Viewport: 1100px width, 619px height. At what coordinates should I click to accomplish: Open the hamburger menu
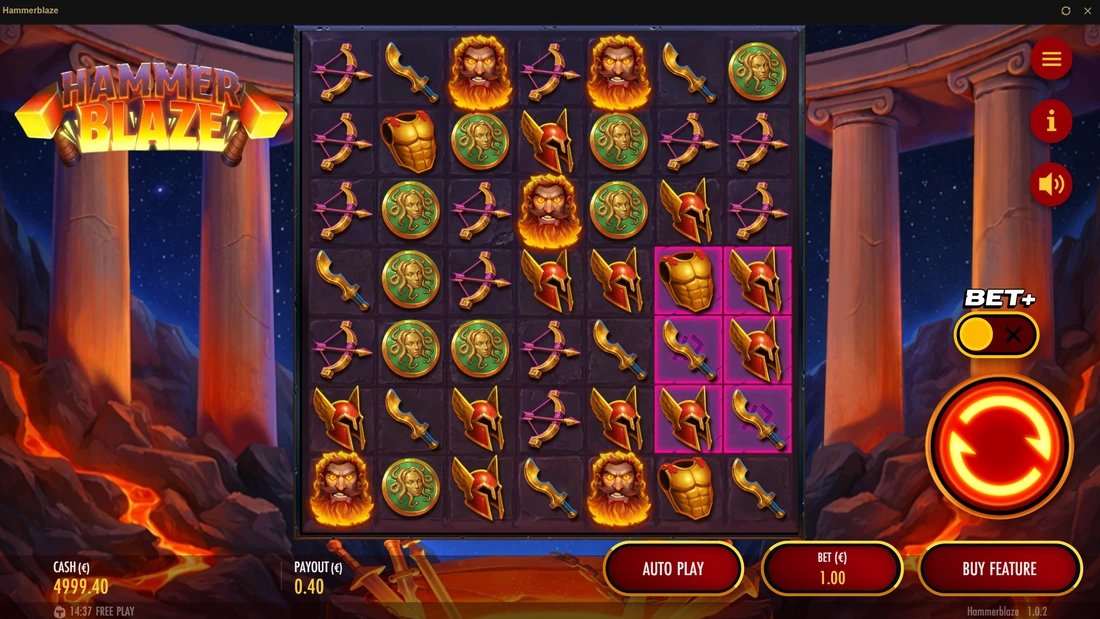pos(1051,60)
